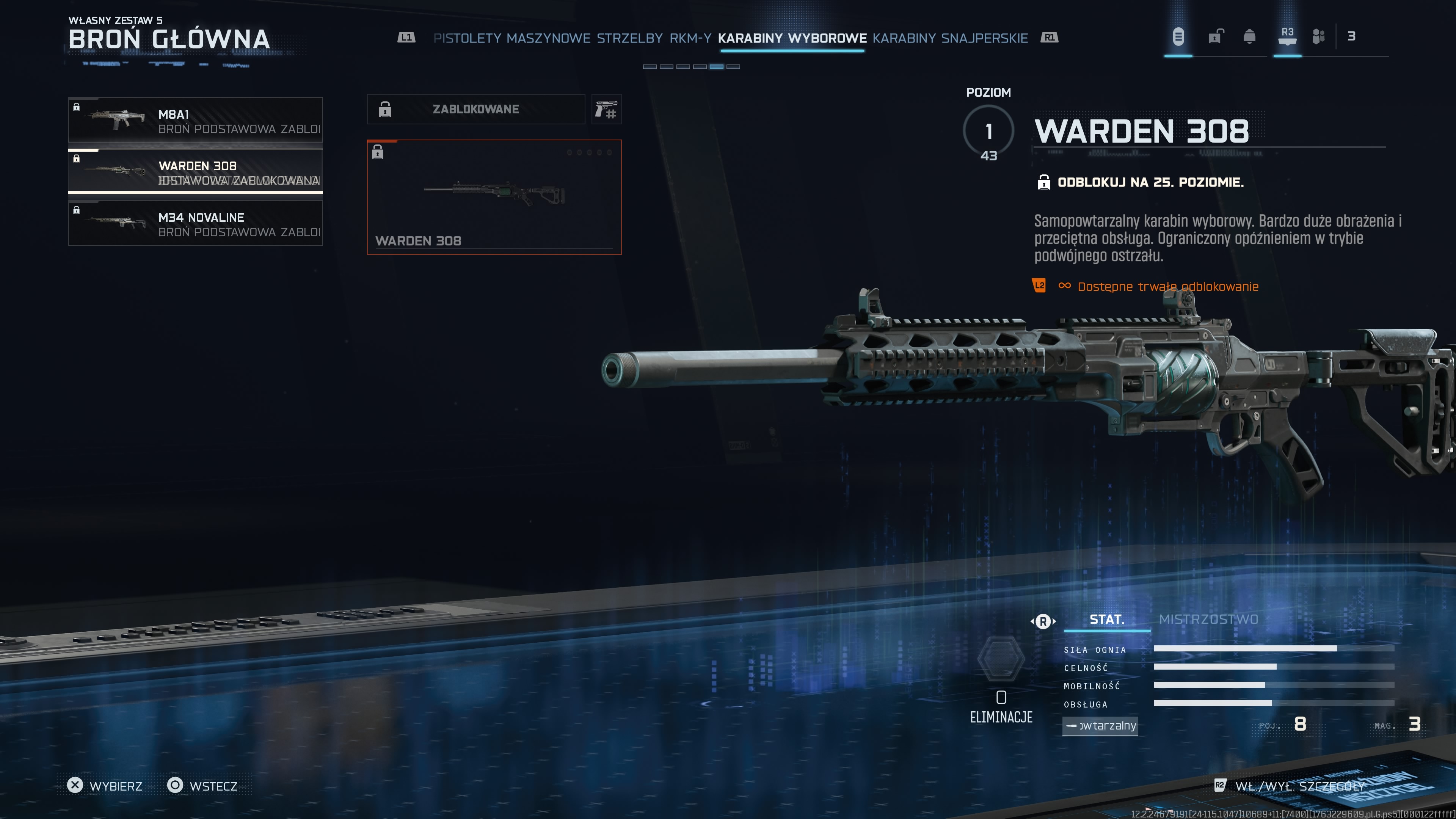Open the Mistrzostwo tab
1456x819 pixels.
[1208, 620]
